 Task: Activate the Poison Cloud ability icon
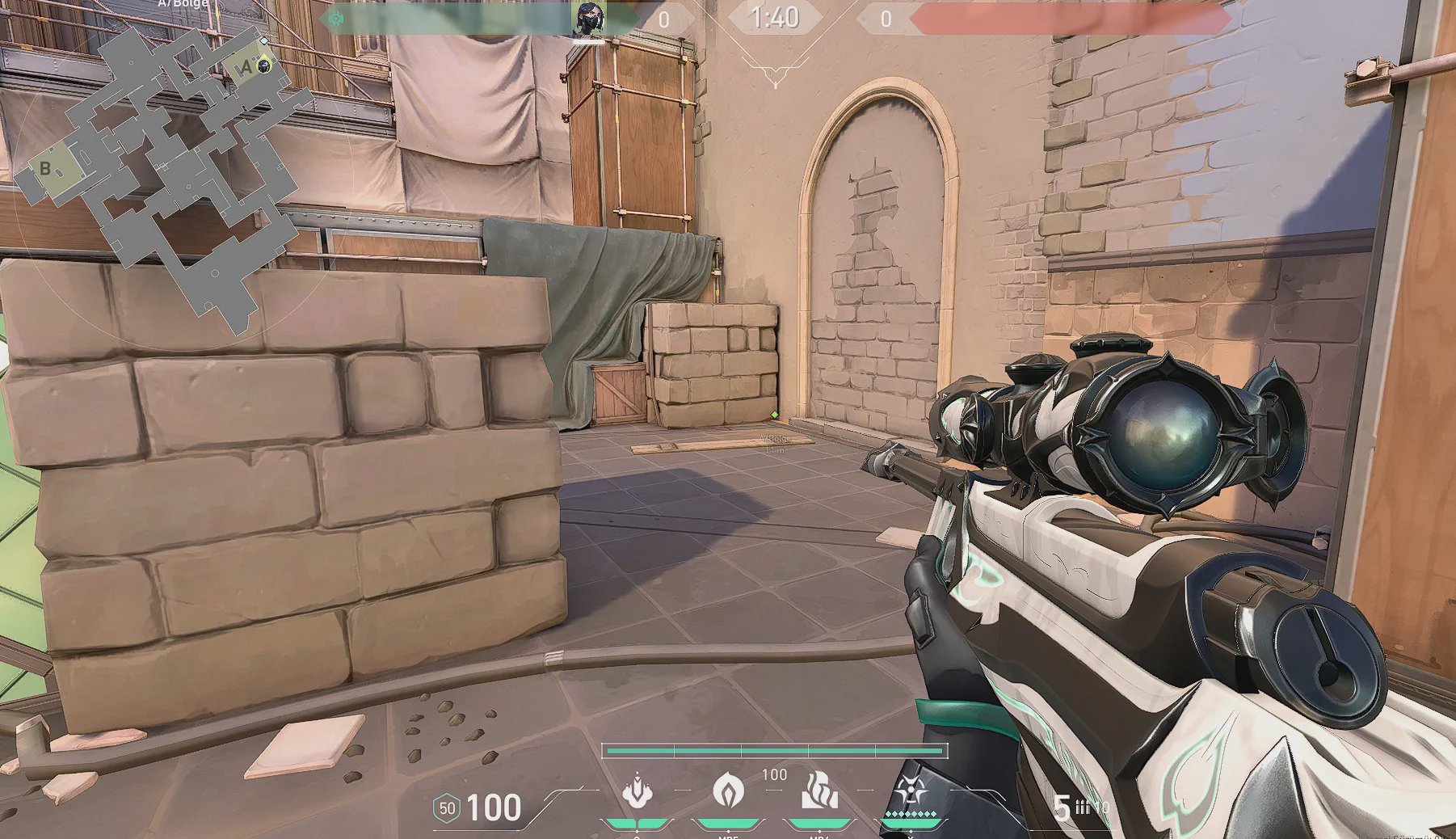click(728, 790)
